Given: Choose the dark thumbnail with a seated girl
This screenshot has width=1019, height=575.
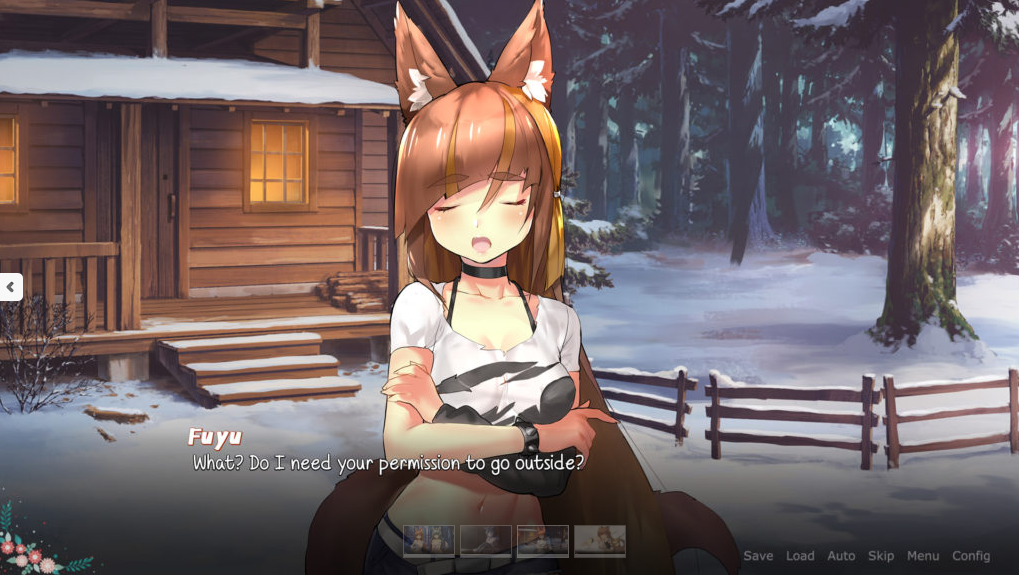Looking at the screenshot, I should (486, 541).
